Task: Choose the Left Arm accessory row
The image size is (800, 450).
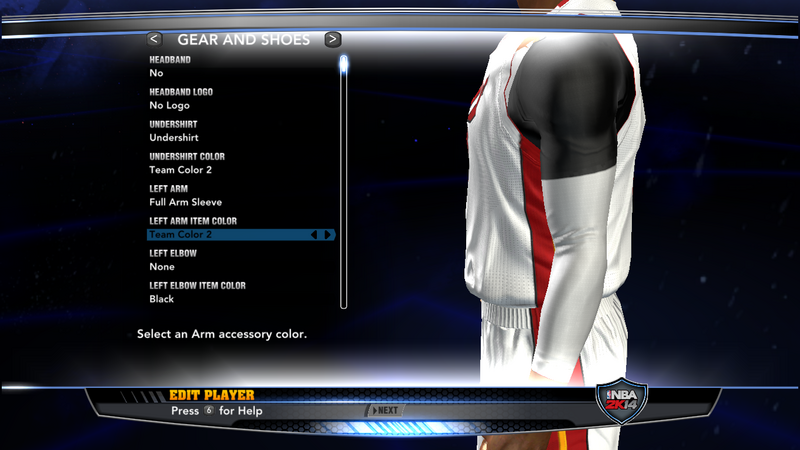Action: 240,196
